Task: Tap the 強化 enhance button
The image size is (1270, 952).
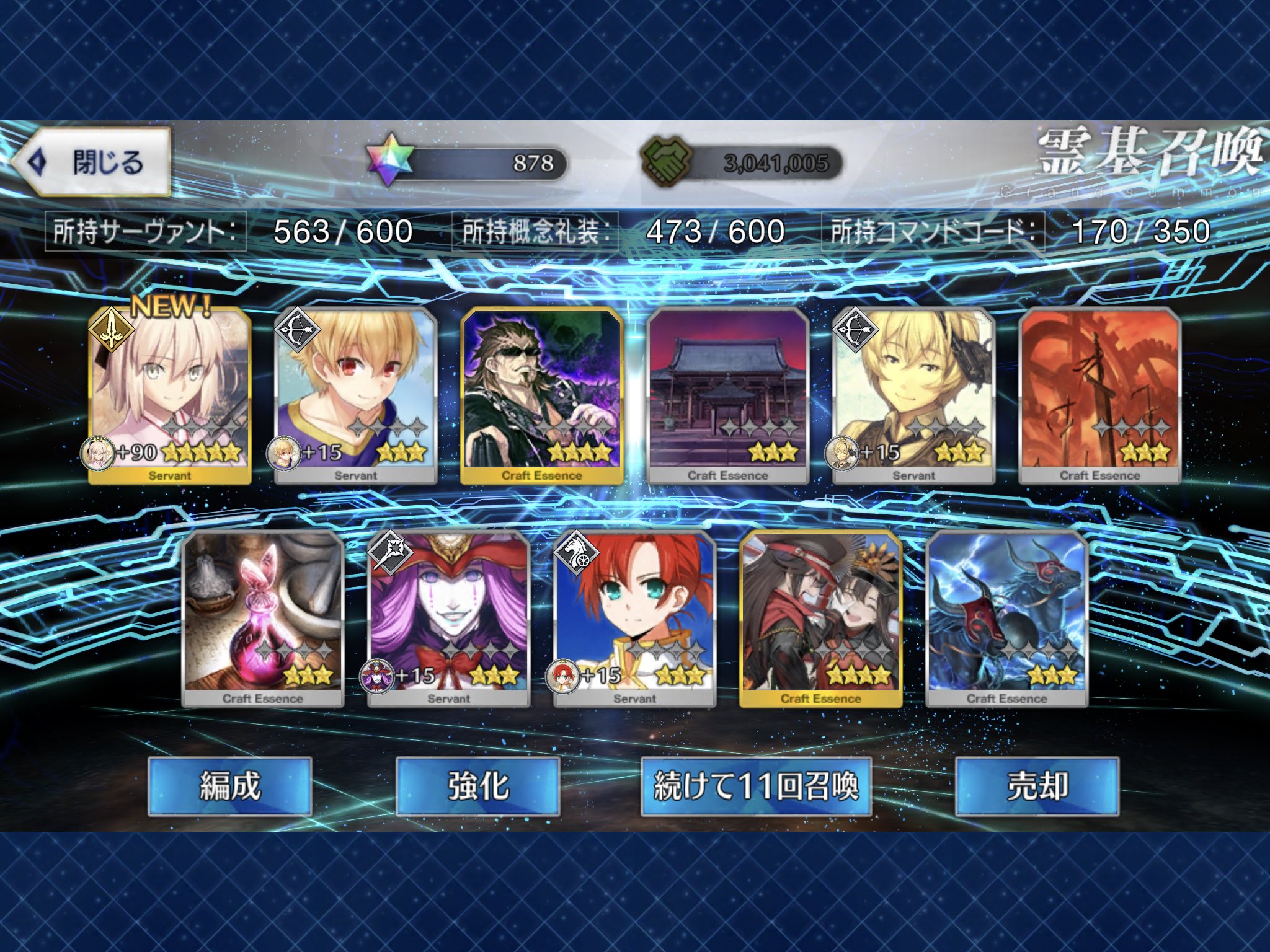Action: 477,786
